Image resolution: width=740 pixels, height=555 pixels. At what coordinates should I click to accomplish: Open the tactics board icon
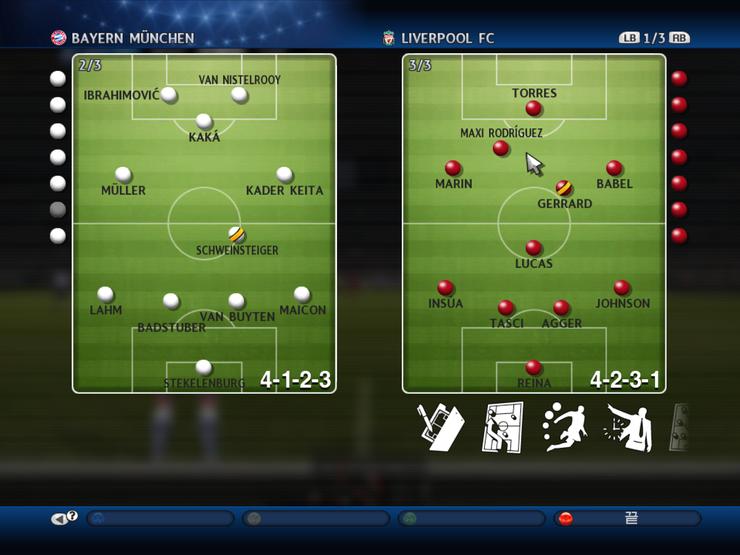coord(503,427)
